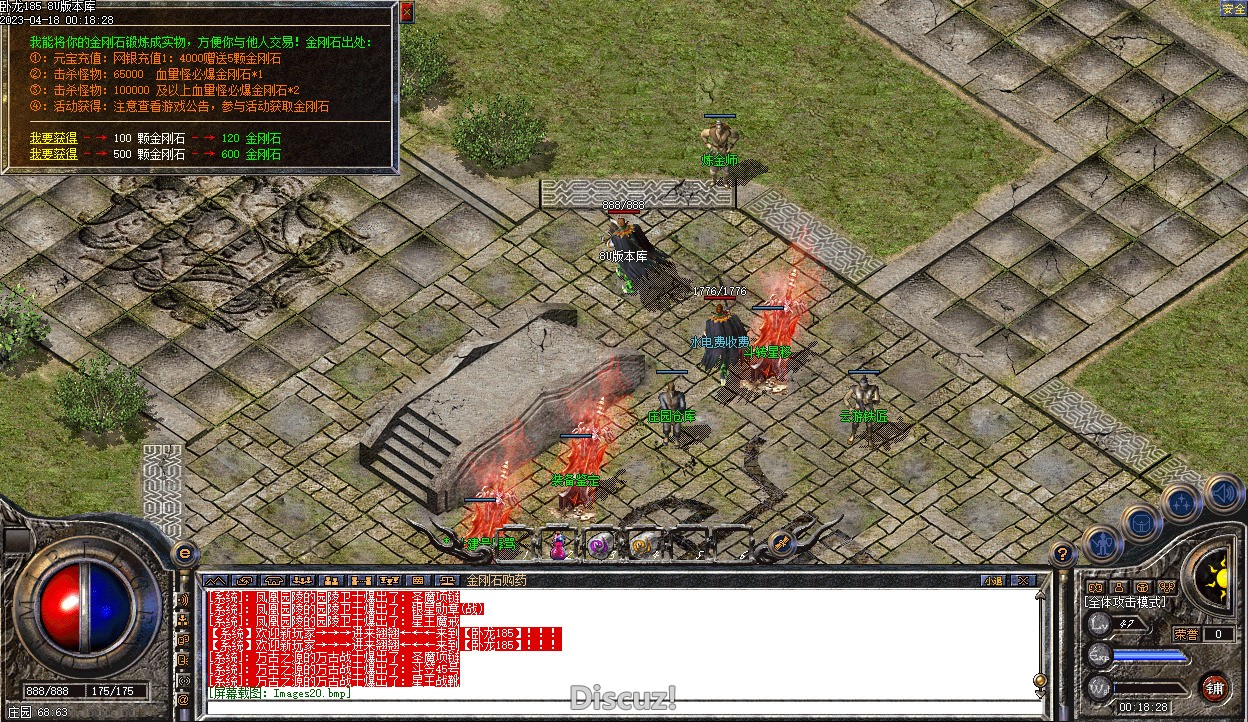Image resolution: width=1248 pixels, height=722 pixels.
Task: Open the bag inventory round button
Action: [x=1141, y=522]
